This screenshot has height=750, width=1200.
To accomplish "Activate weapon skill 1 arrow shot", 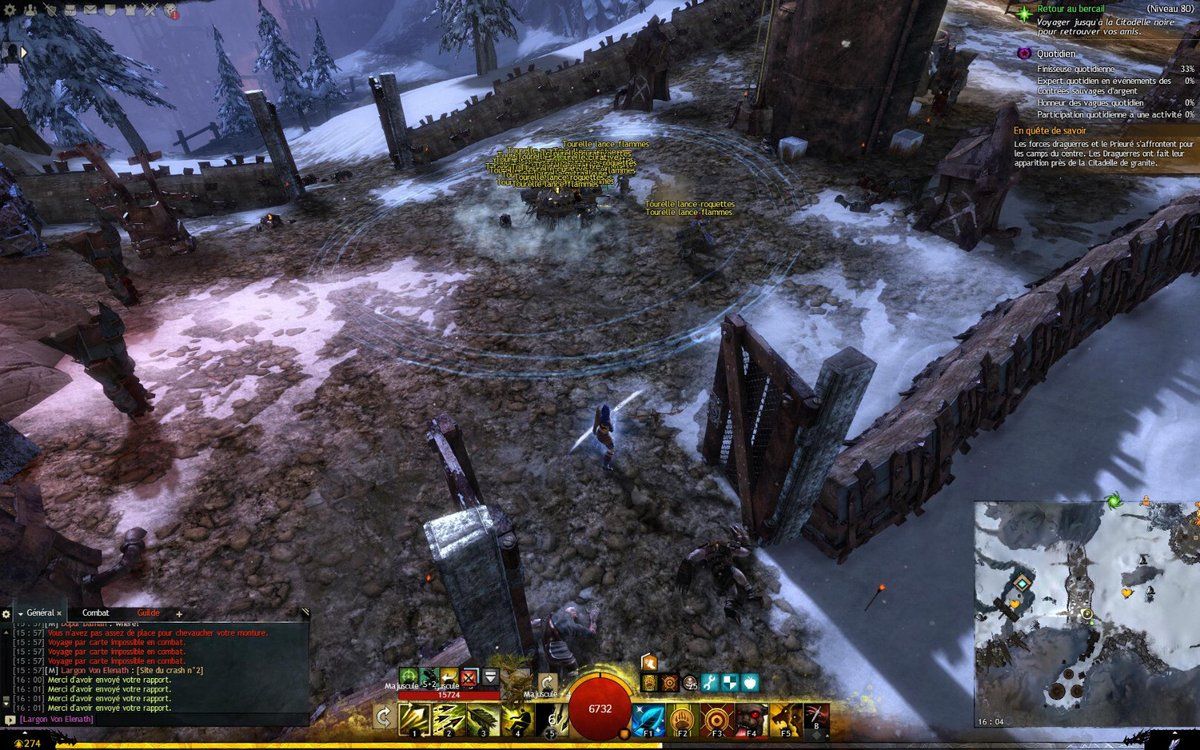I will 414,718.
